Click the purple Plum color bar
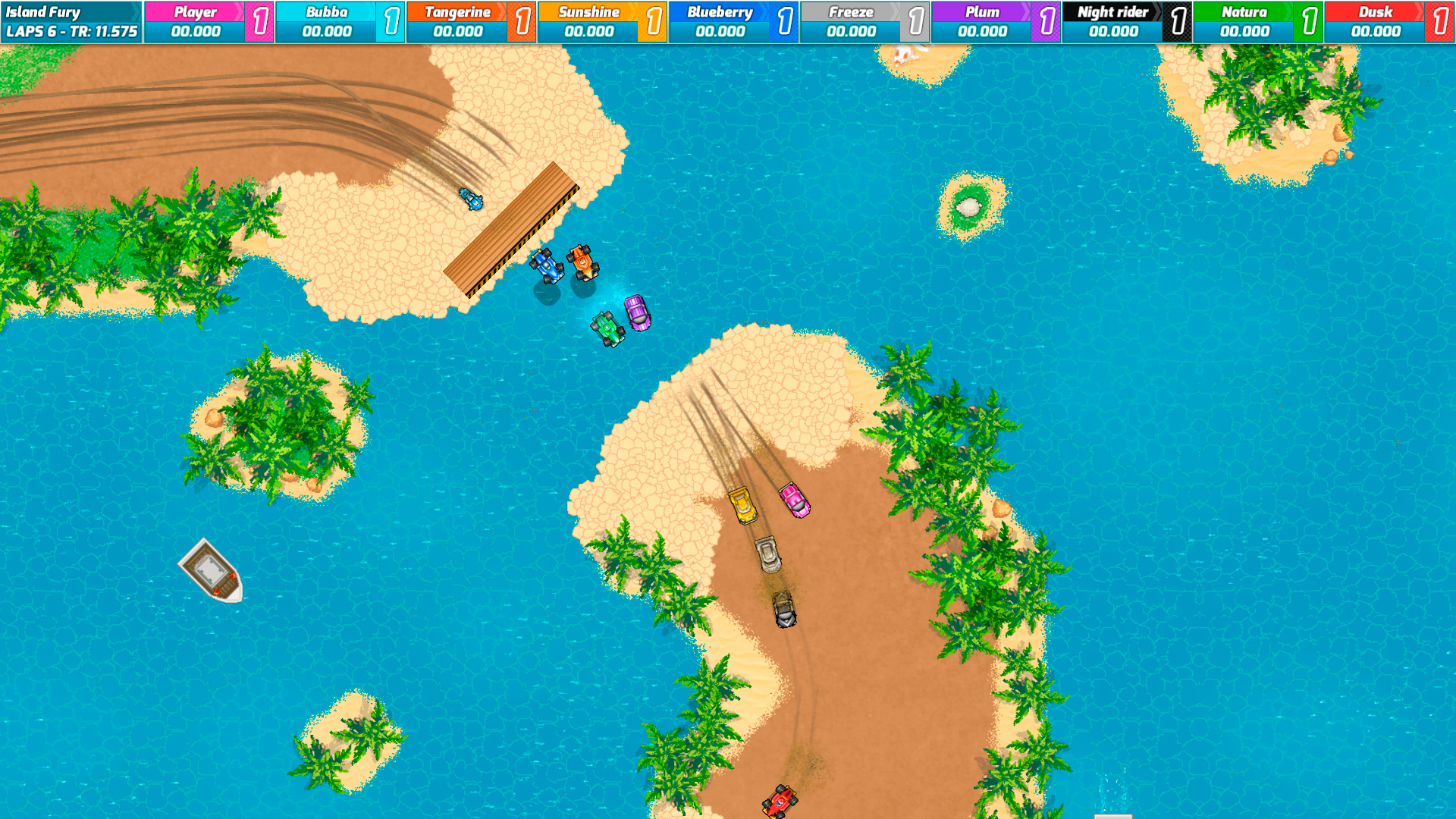 click(x=982, y=11)
